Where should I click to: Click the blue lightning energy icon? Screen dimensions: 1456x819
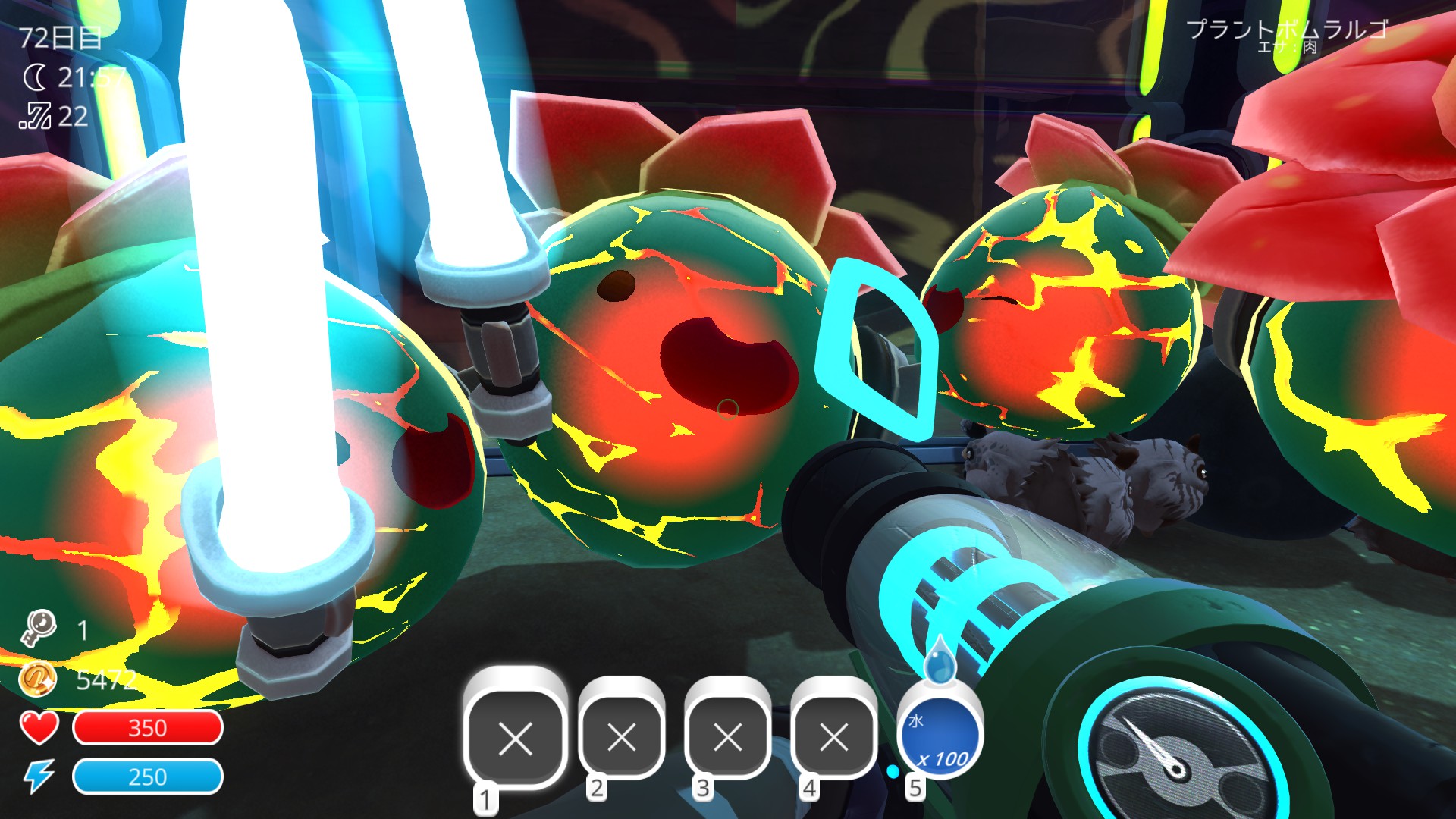(x=39, y=777)
